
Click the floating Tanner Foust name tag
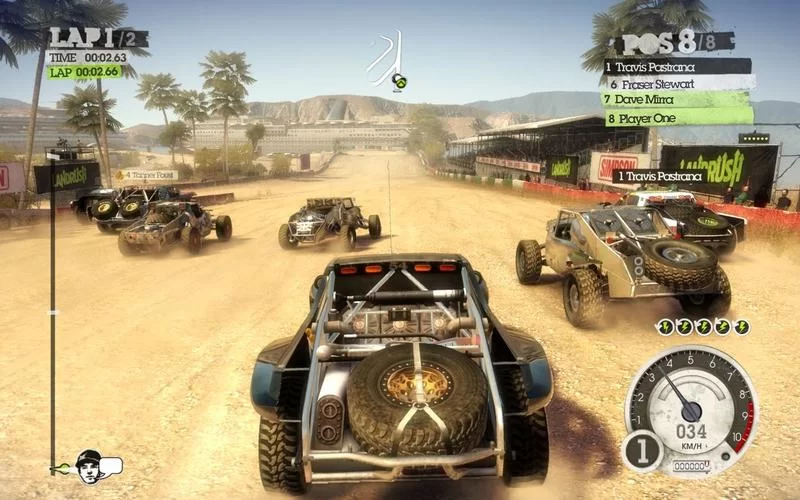tap(146, 175)
